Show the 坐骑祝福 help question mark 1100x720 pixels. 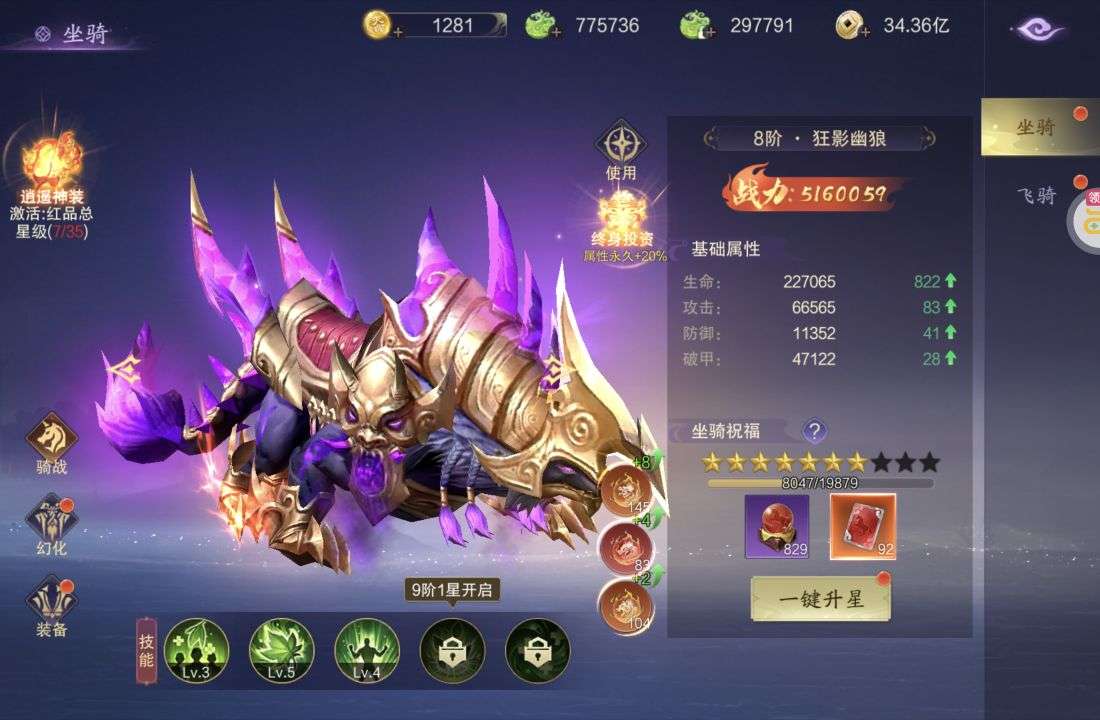coord(815,431)
